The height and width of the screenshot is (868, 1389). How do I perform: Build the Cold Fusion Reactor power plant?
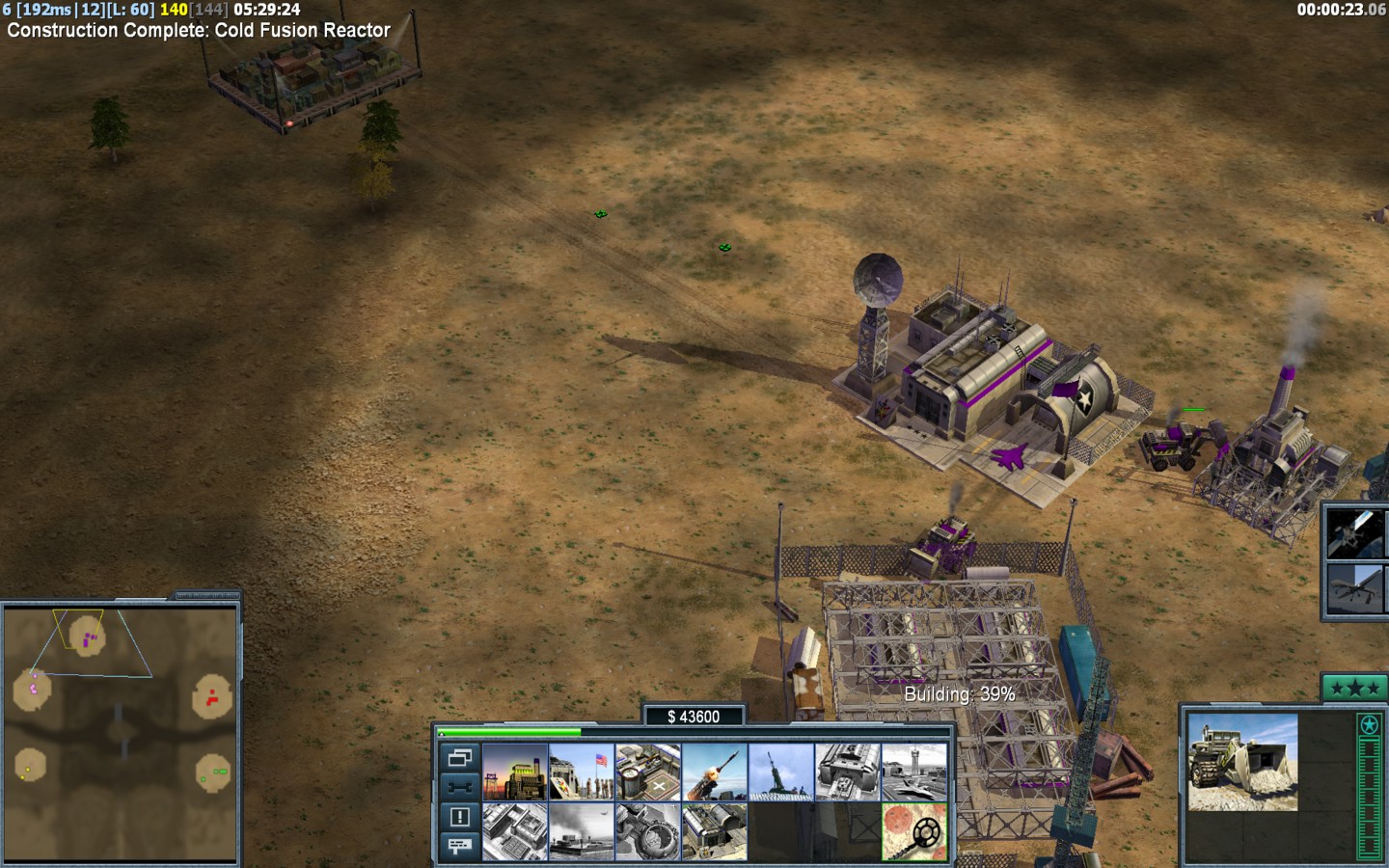click(x=515, y=772)
